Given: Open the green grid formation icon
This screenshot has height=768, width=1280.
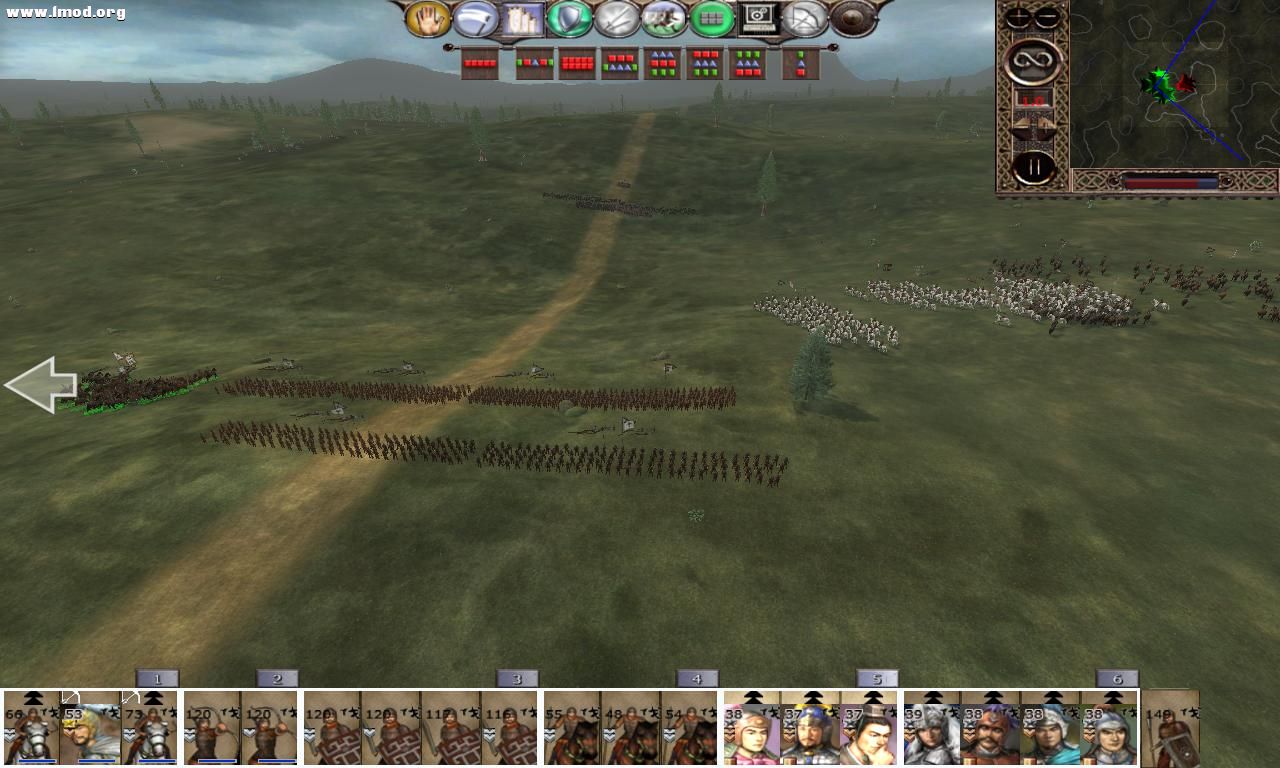Looking at the screenshot, I should 713,18.
